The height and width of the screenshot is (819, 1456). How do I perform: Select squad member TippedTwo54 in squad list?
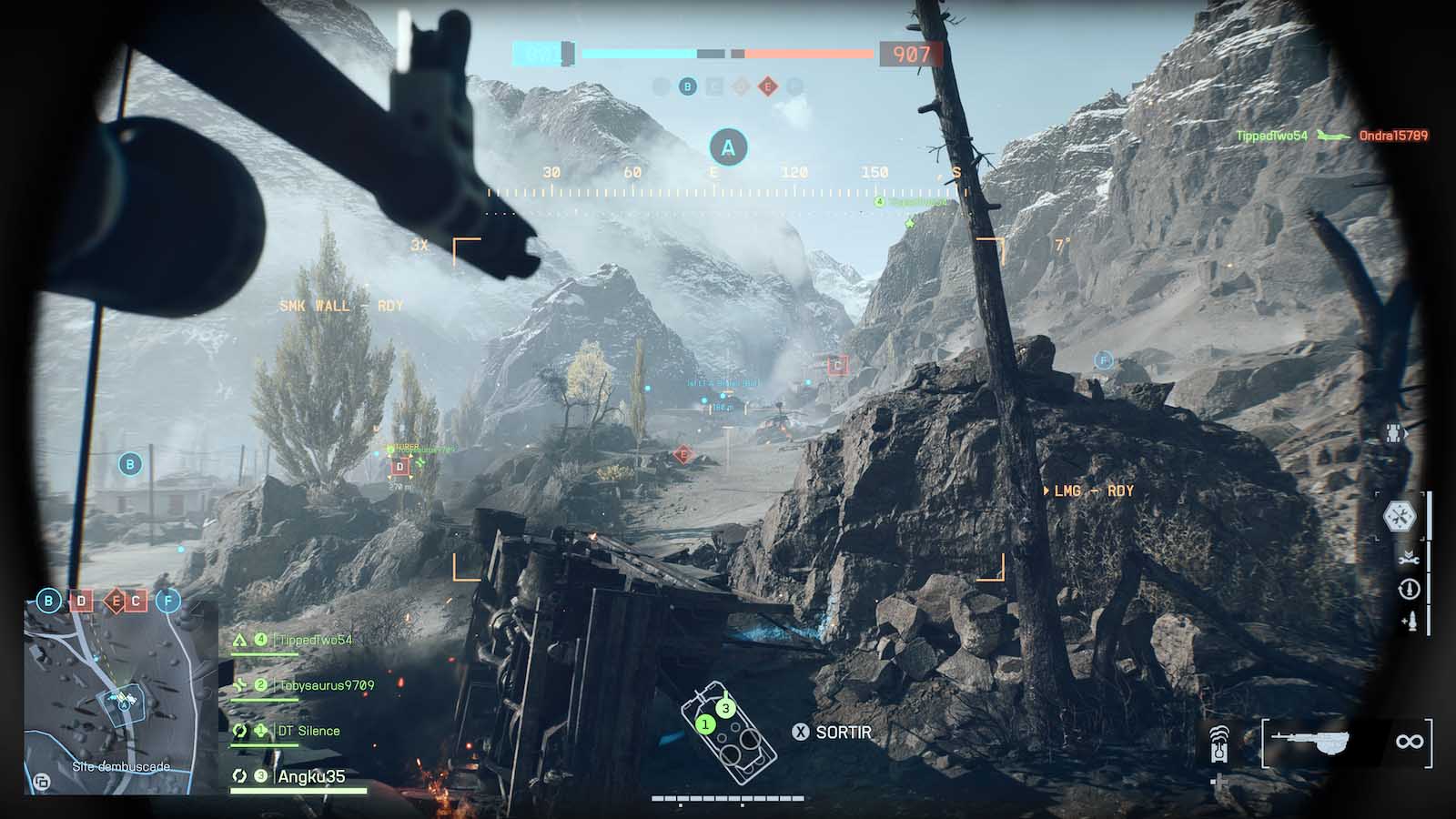[x=314, y=640]
